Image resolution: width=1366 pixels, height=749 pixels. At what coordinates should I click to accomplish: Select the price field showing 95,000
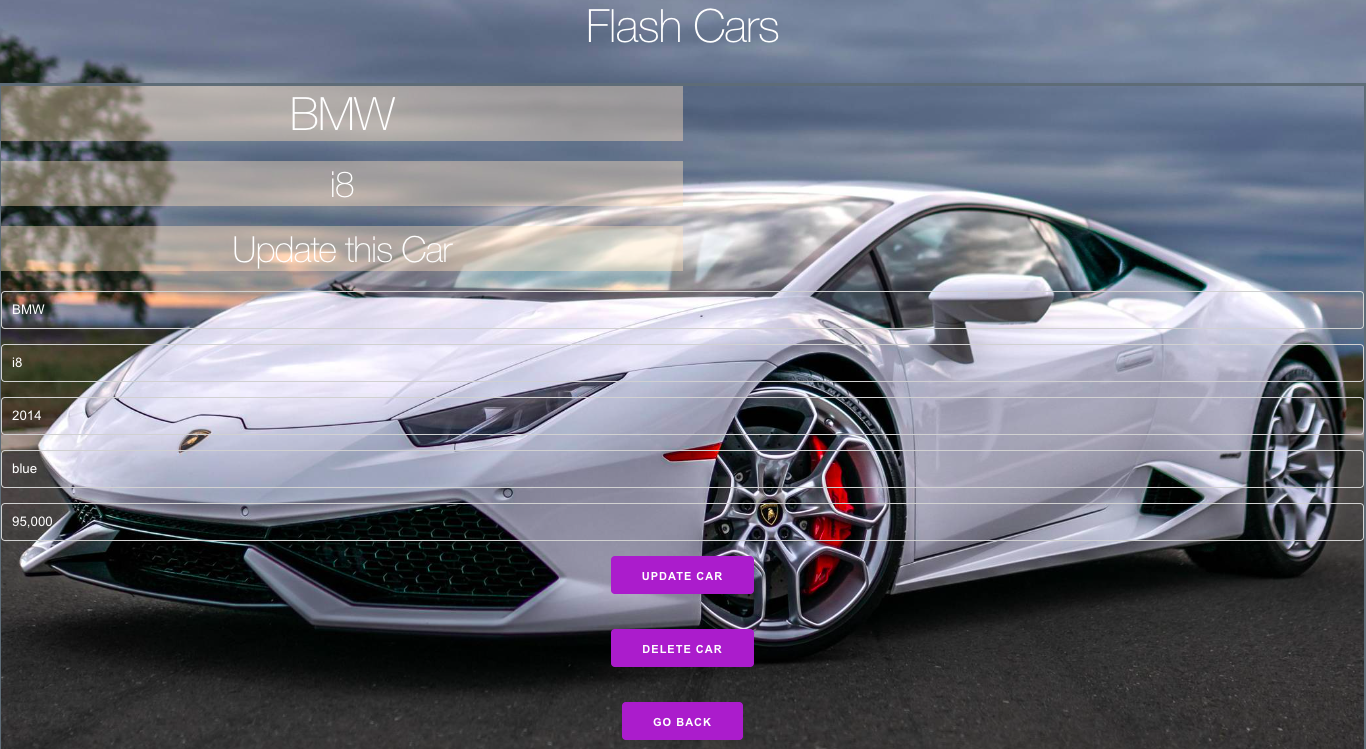[682, 522]
